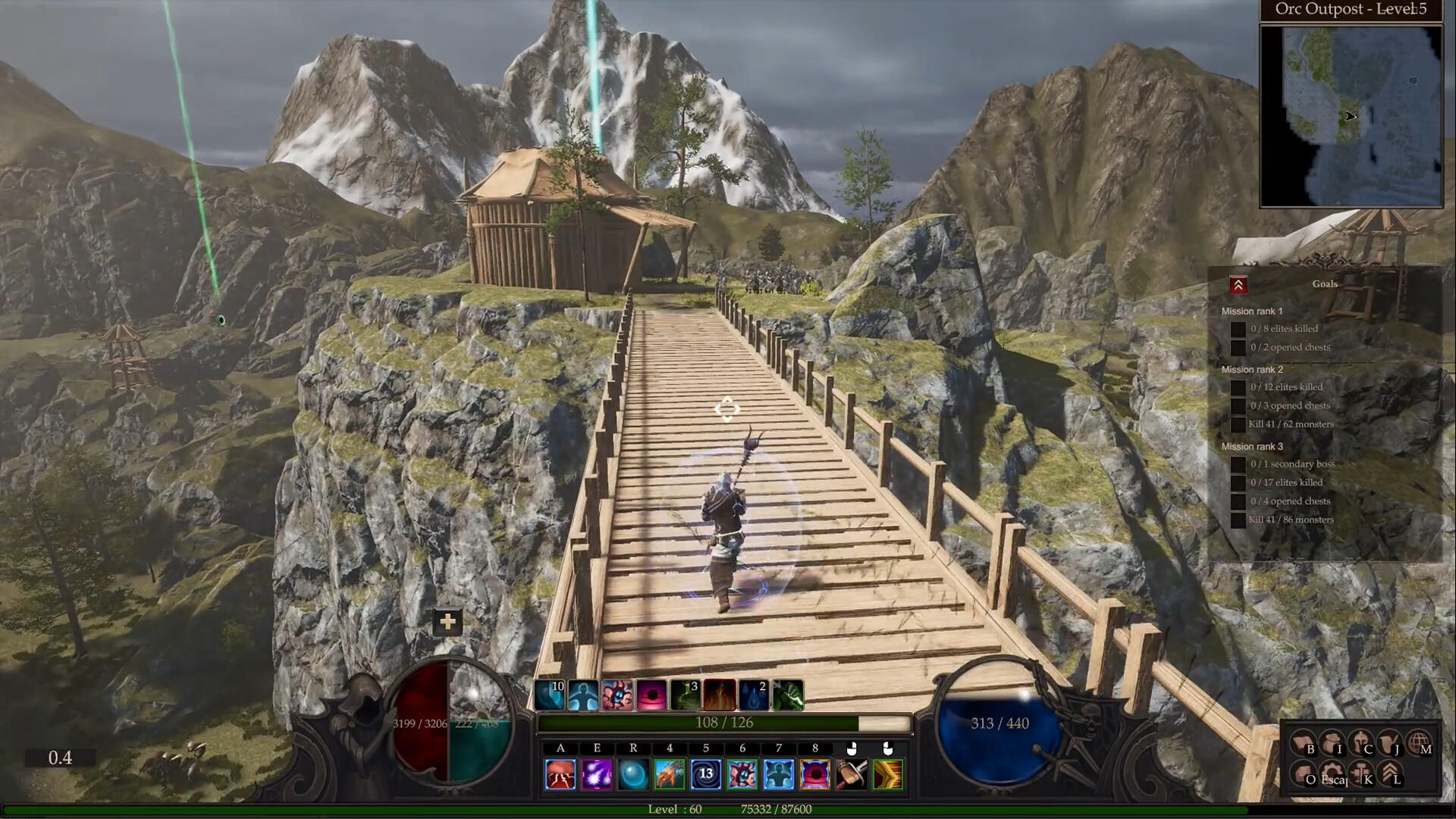1456x819 pixels.
Task: Open the inventory bag menu icon
Action: tap(1332, 744)
